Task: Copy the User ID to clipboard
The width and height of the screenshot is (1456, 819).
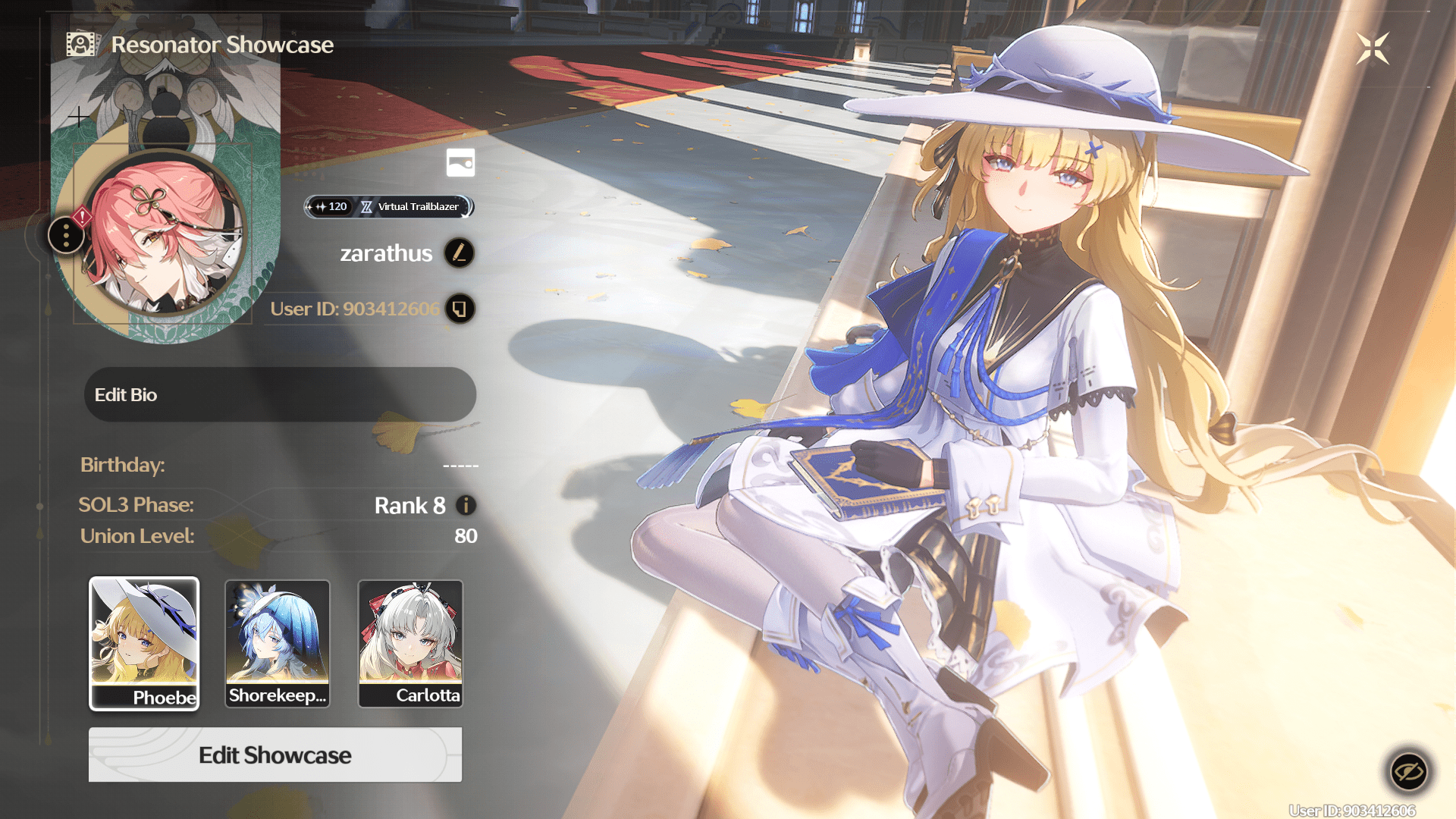Action: coord(460,309)
